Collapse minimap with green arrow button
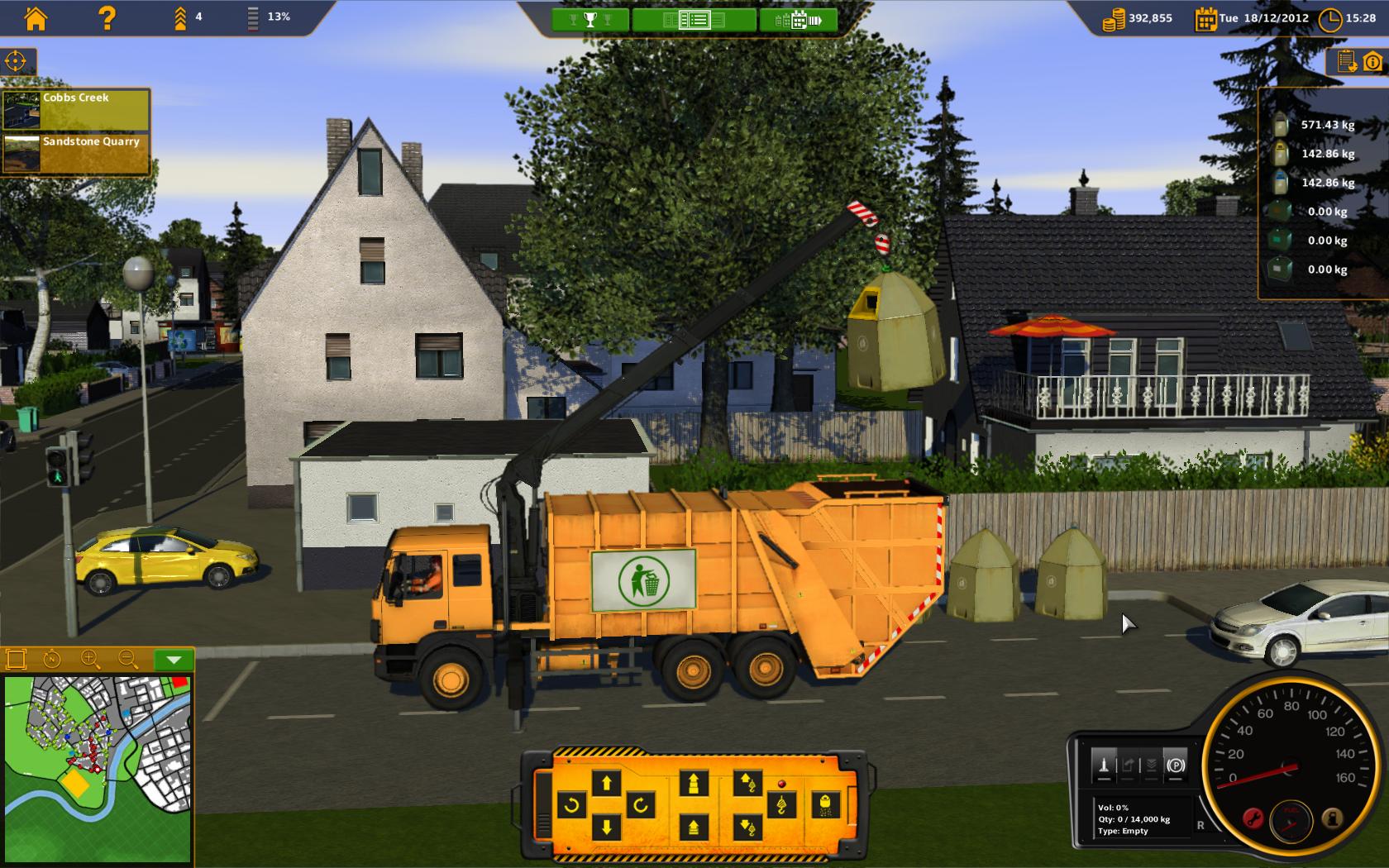Screen dimensions: 1389x868 point(174,660)
